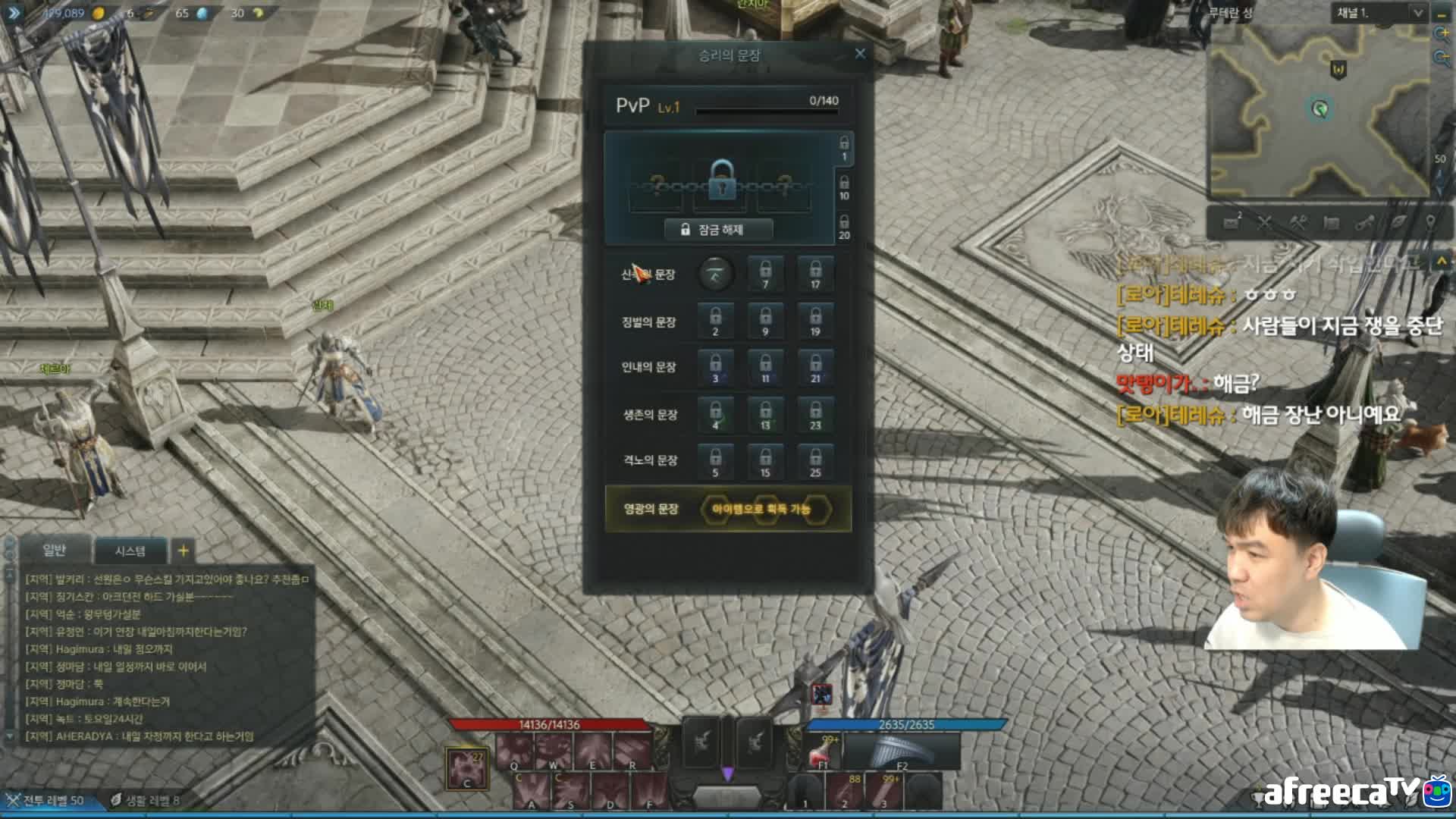The width and height of the screenshot is (1456, 819).
Task: Switch to the 시스템 chat tab
Action: point(130,551)
